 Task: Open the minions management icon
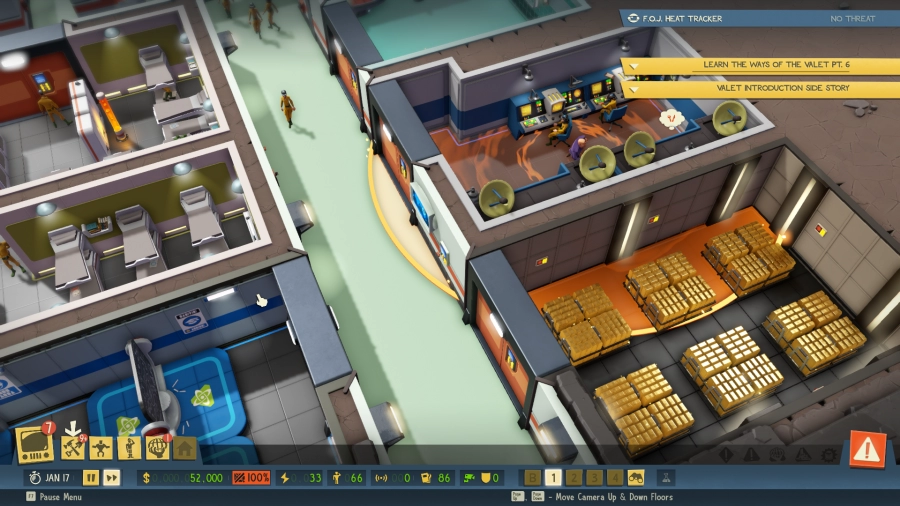(x=100, y=447)
